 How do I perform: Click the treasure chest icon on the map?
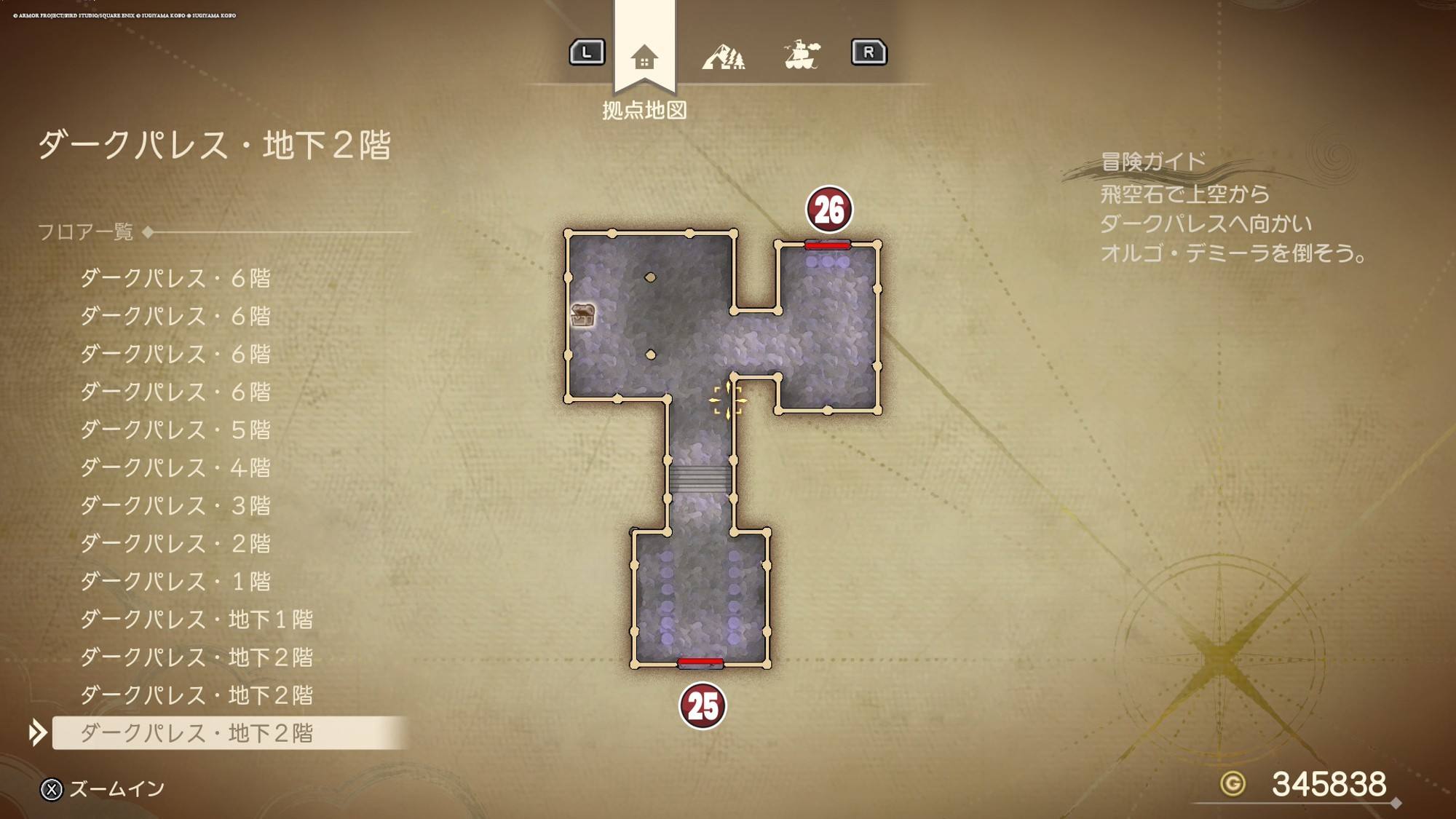[583, 315]
